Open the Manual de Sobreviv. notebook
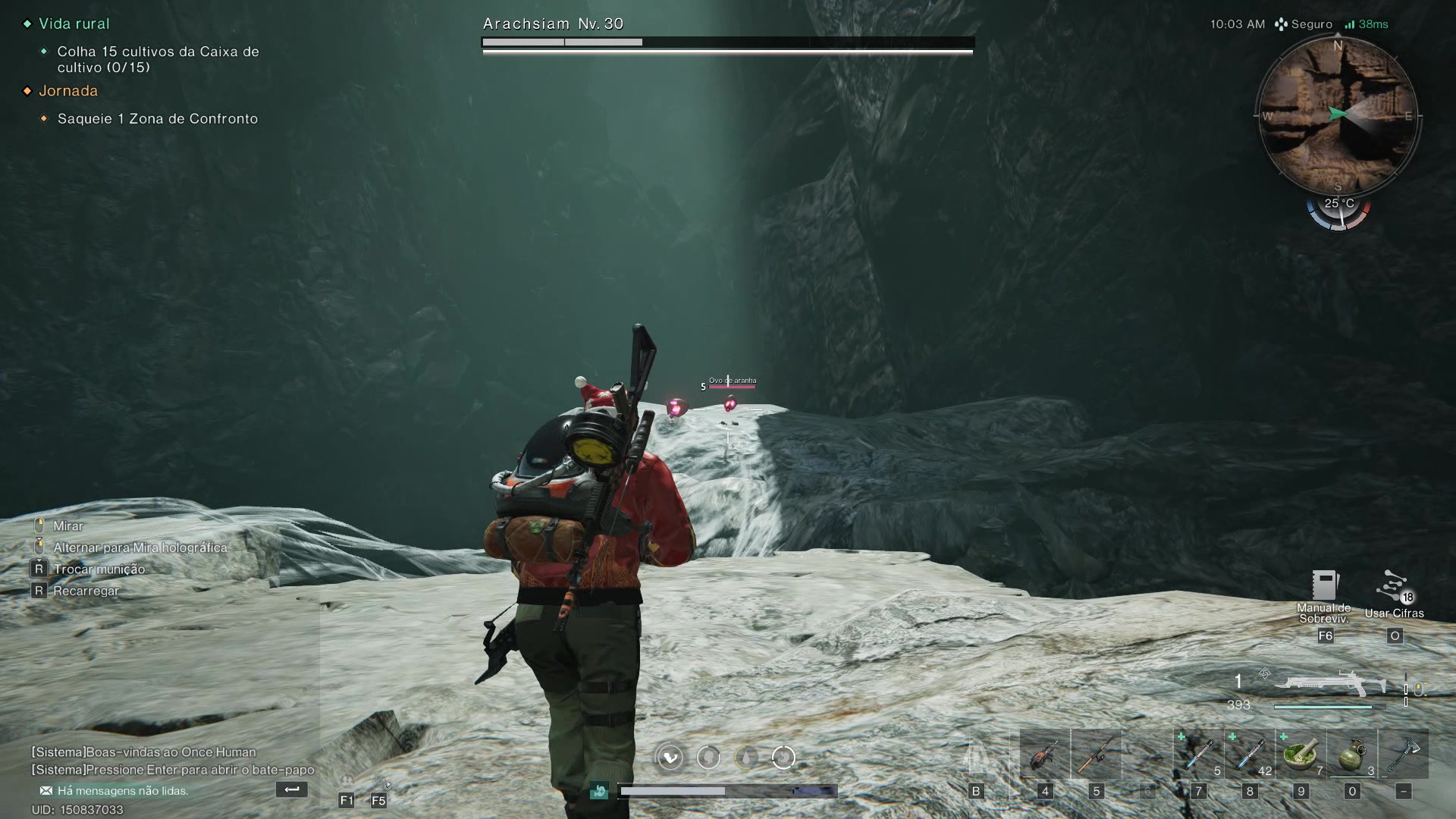This screenshot has width=1456, height=819. coord(1324,586)
